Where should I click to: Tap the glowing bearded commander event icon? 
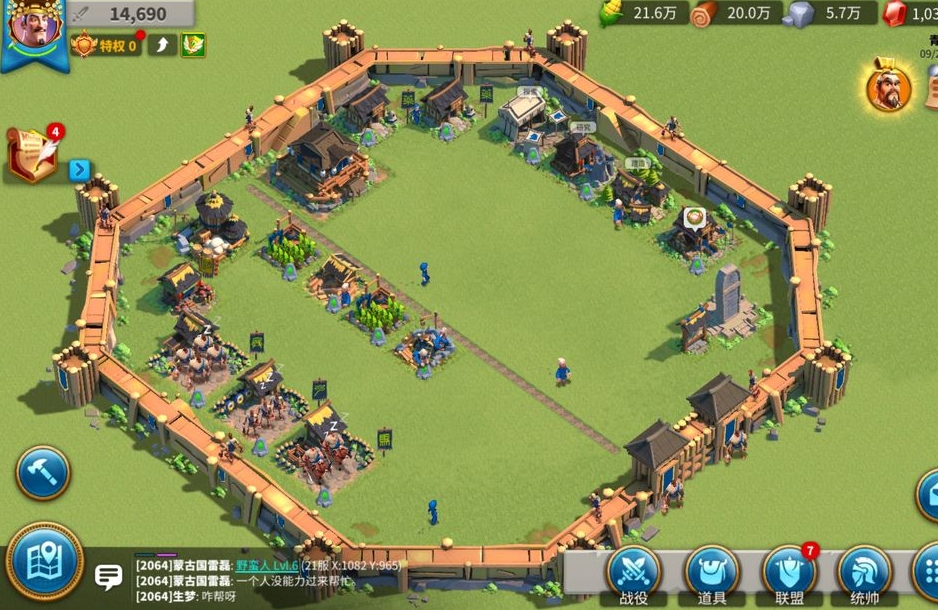tap(888, 87)
